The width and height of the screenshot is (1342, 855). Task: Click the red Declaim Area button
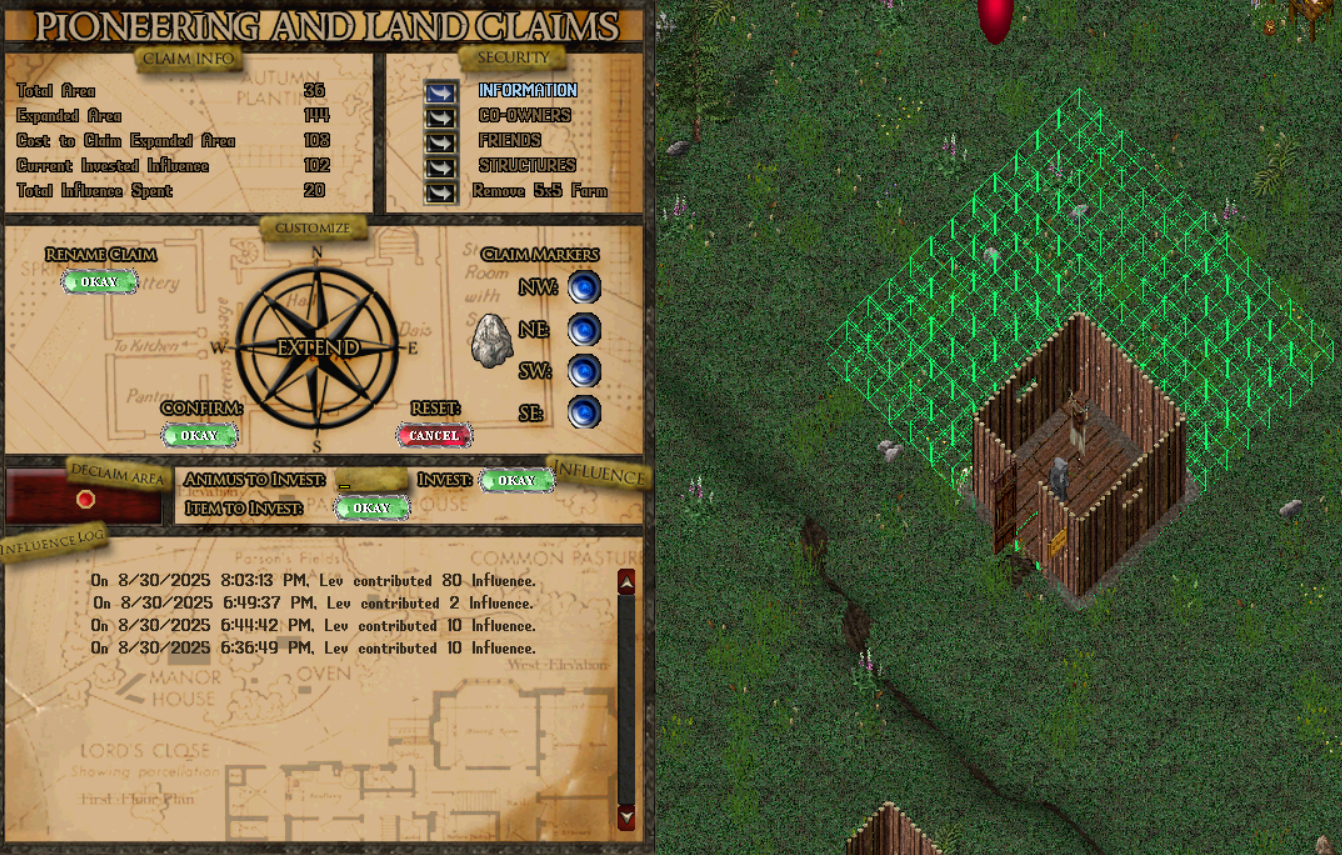pos(86,499)
